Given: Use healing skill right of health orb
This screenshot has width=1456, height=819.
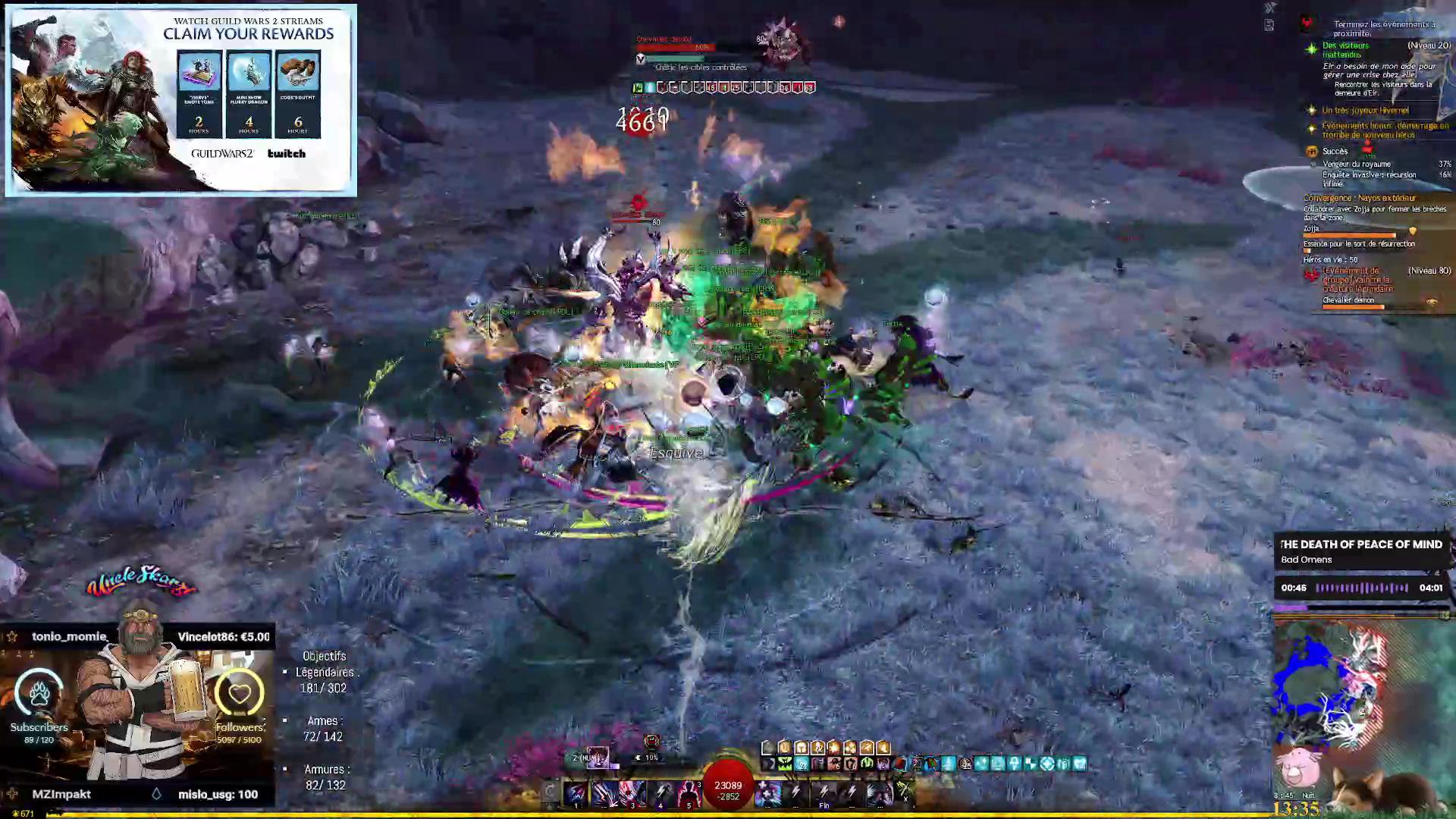Looking at the screenshot, I should [768, 793].
